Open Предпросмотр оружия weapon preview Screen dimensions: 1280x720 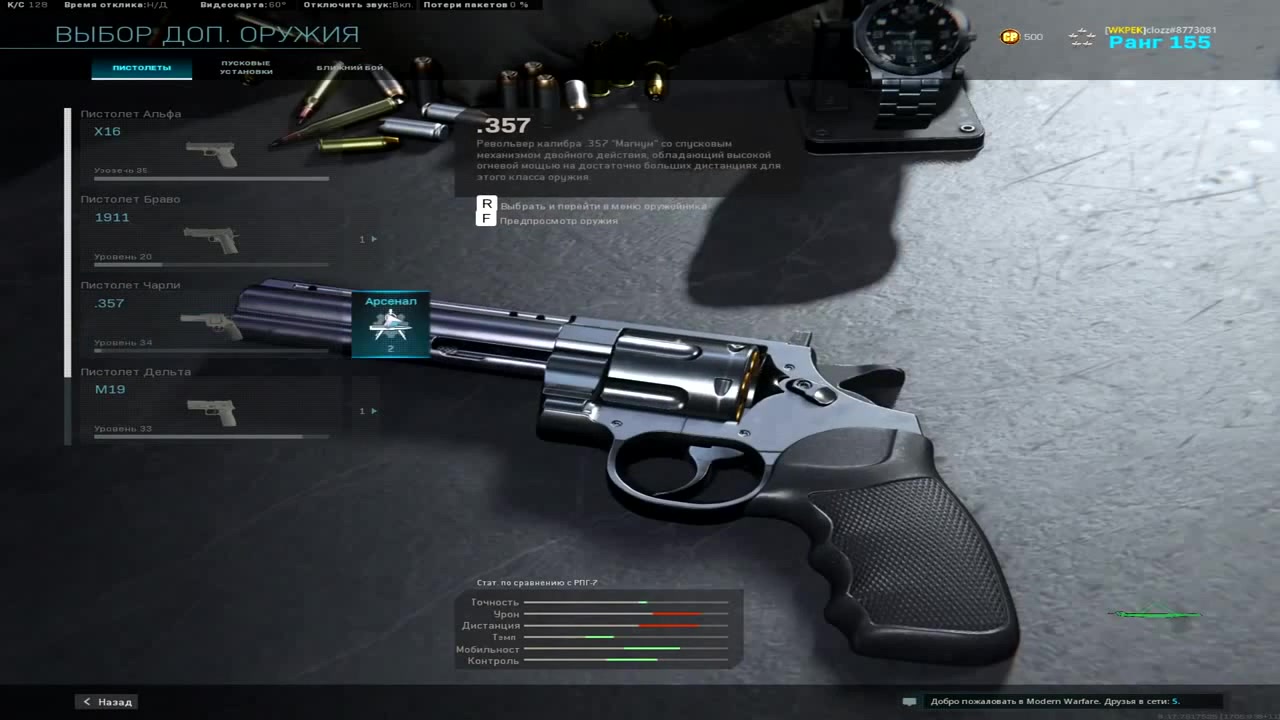[558, 220]
